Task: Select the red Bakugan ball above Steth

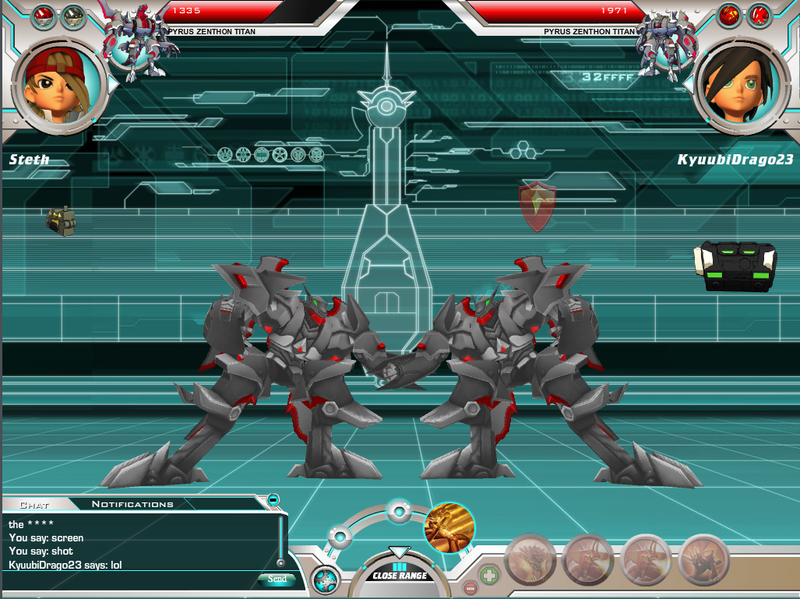Action: 44,15
